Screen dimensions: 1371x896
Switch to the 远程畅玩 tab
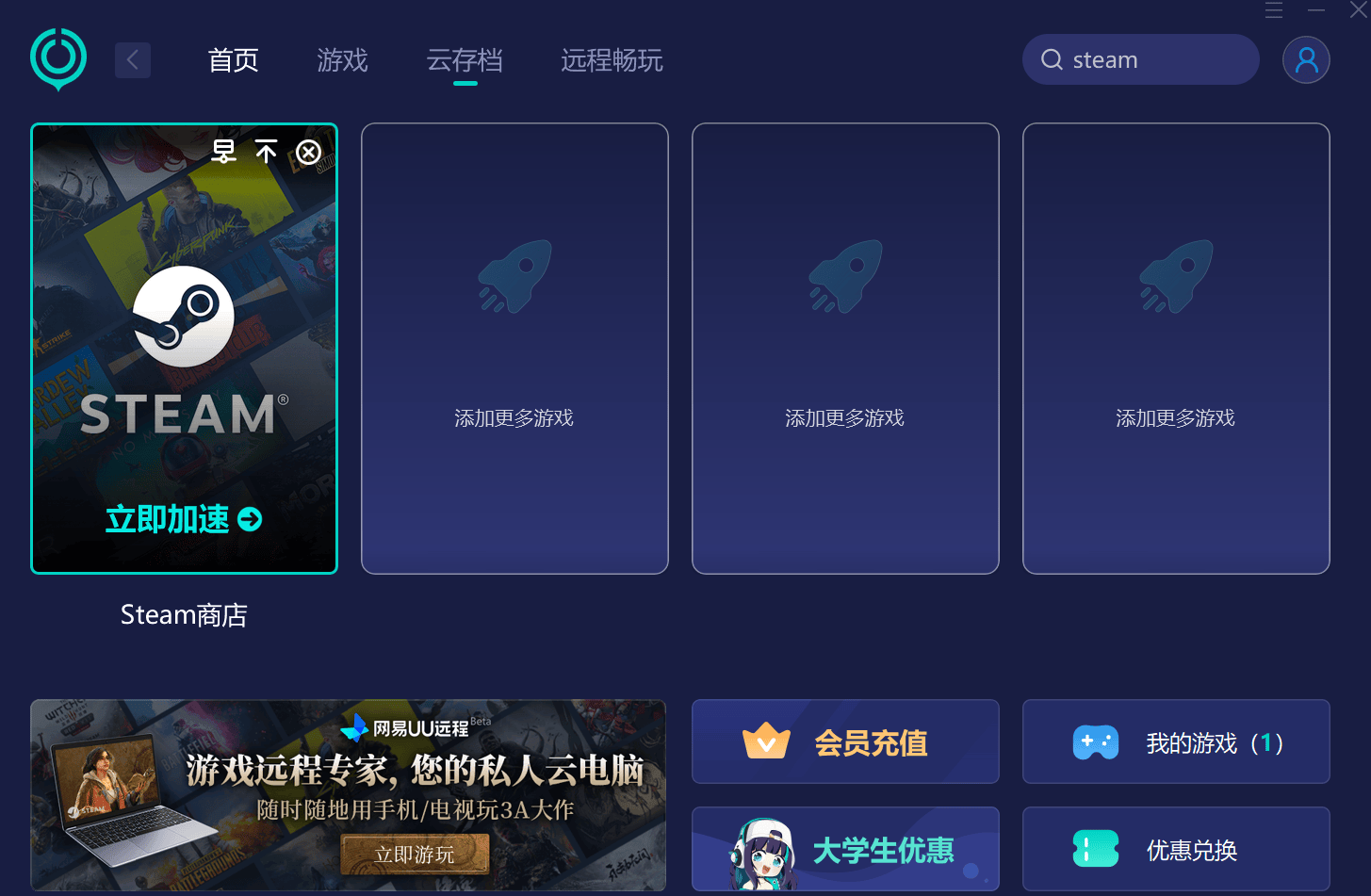[x=611, y=60]
